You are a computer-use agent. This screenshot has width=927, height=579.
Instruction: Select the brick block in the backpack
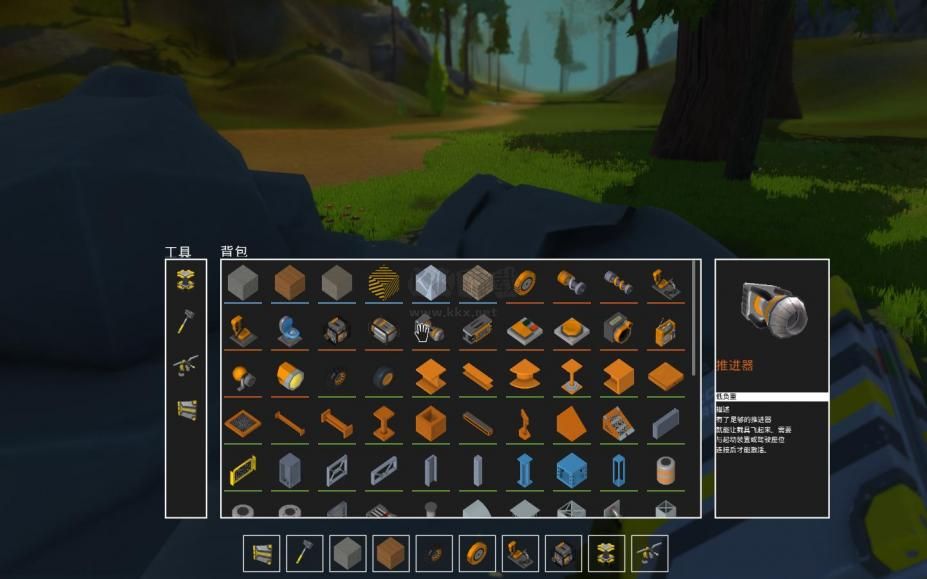pyautogui.click(x=477, y=281)
